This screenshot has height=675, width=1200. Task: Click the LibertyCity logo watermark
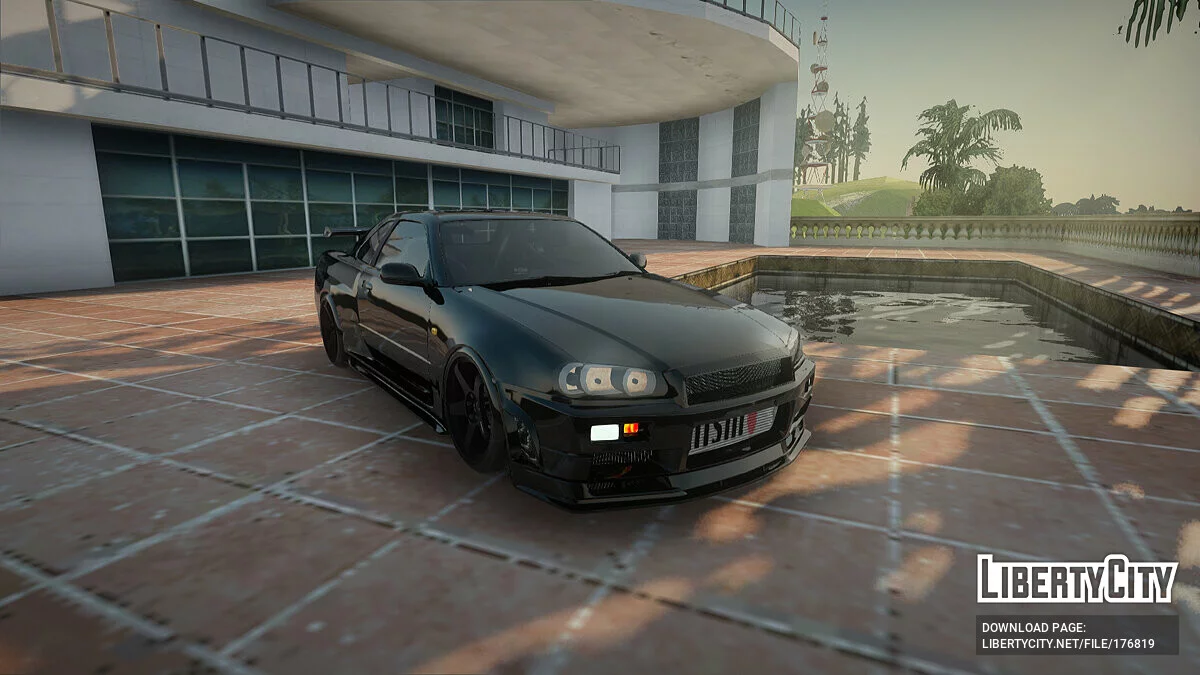click(1077, 579)
